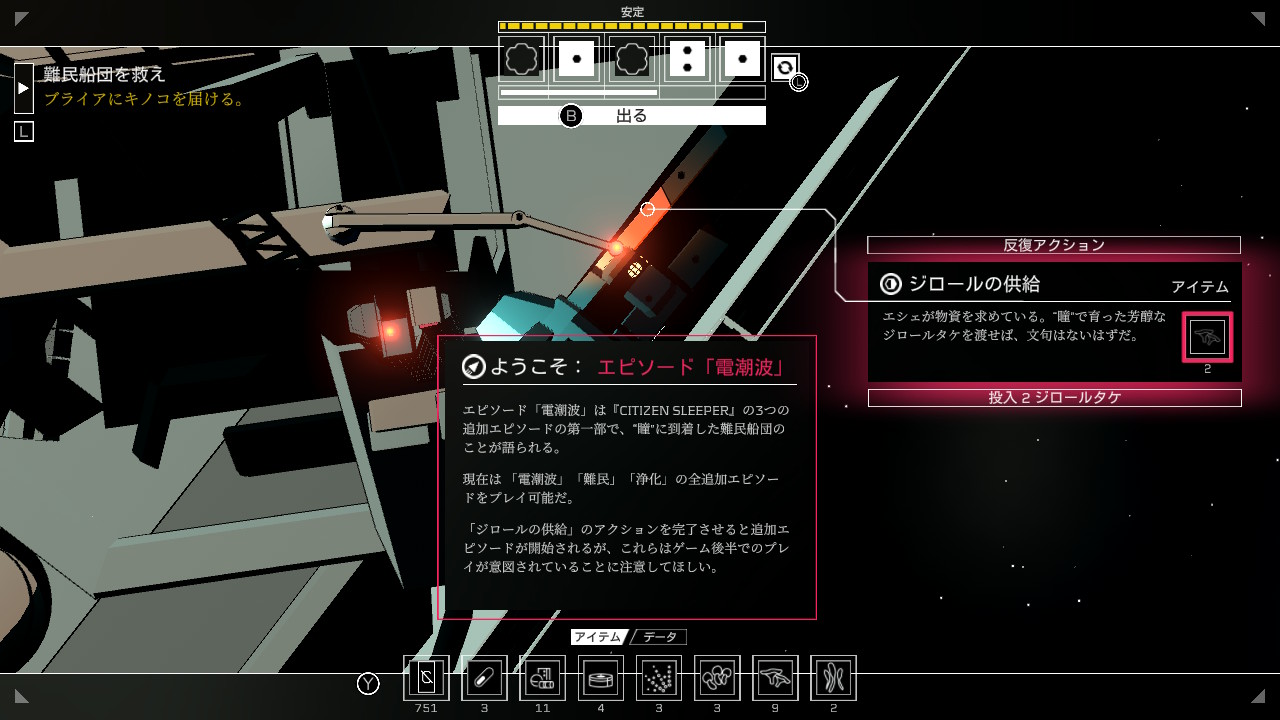Click the circular arrows refresh icon
1280x720 pixels.
[785, 67]
